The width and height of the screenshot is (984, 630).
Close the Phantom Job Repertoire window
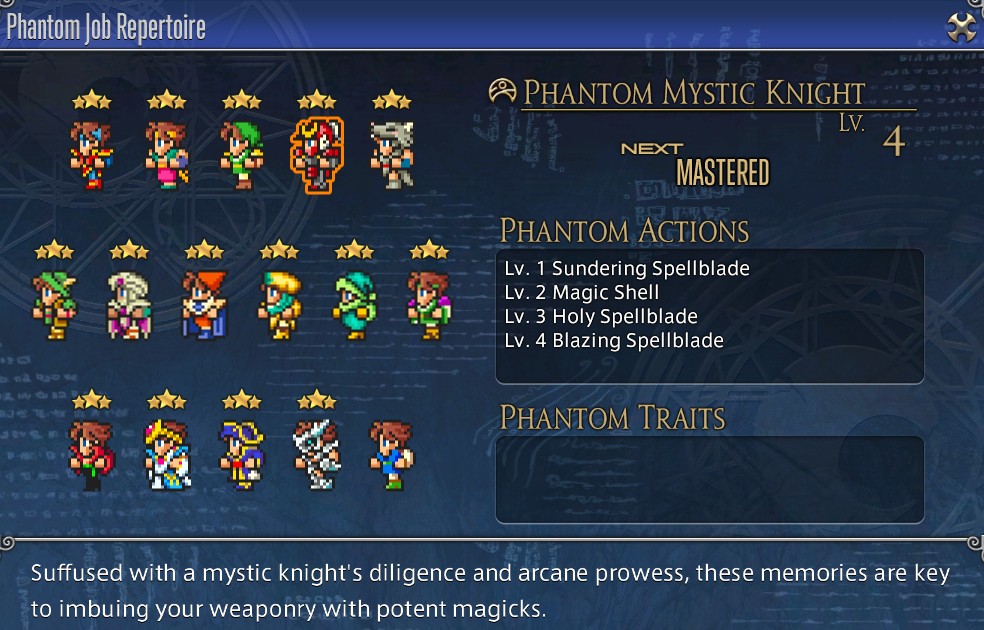[x=961, y=27]
